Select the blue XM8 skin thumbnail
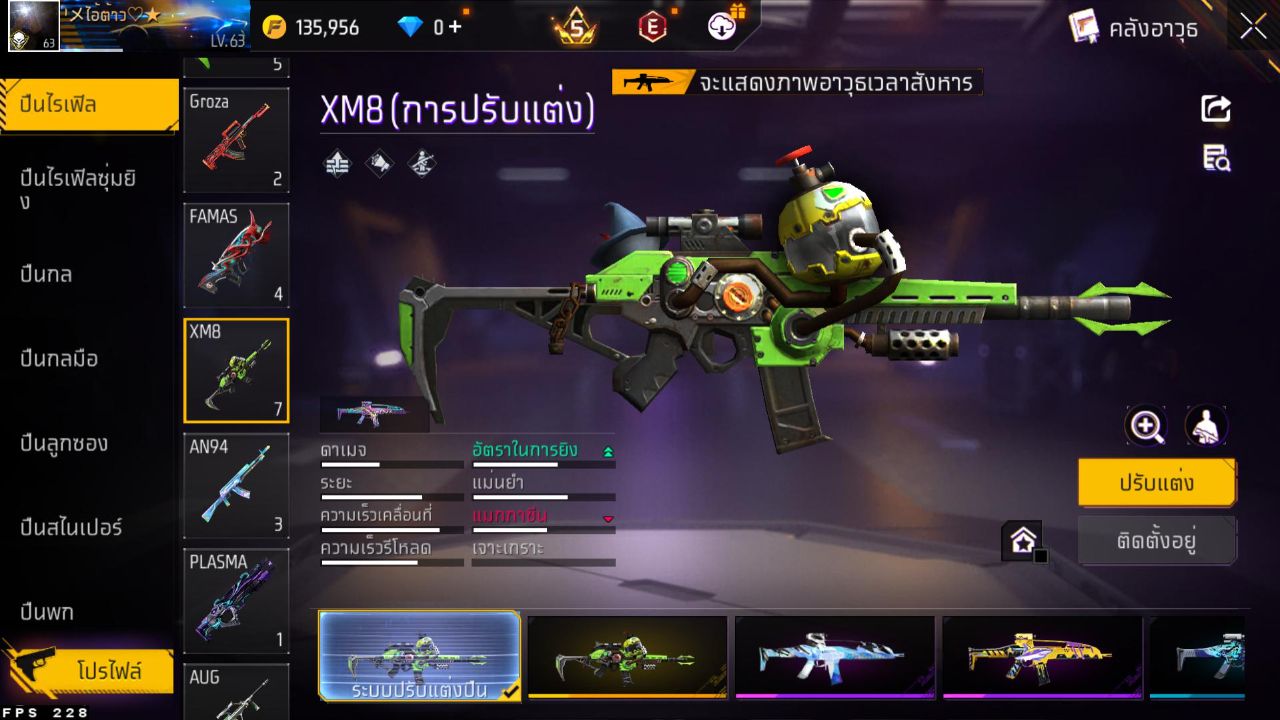The width and height of the screenshot is (1280, 720). point(835,655)
